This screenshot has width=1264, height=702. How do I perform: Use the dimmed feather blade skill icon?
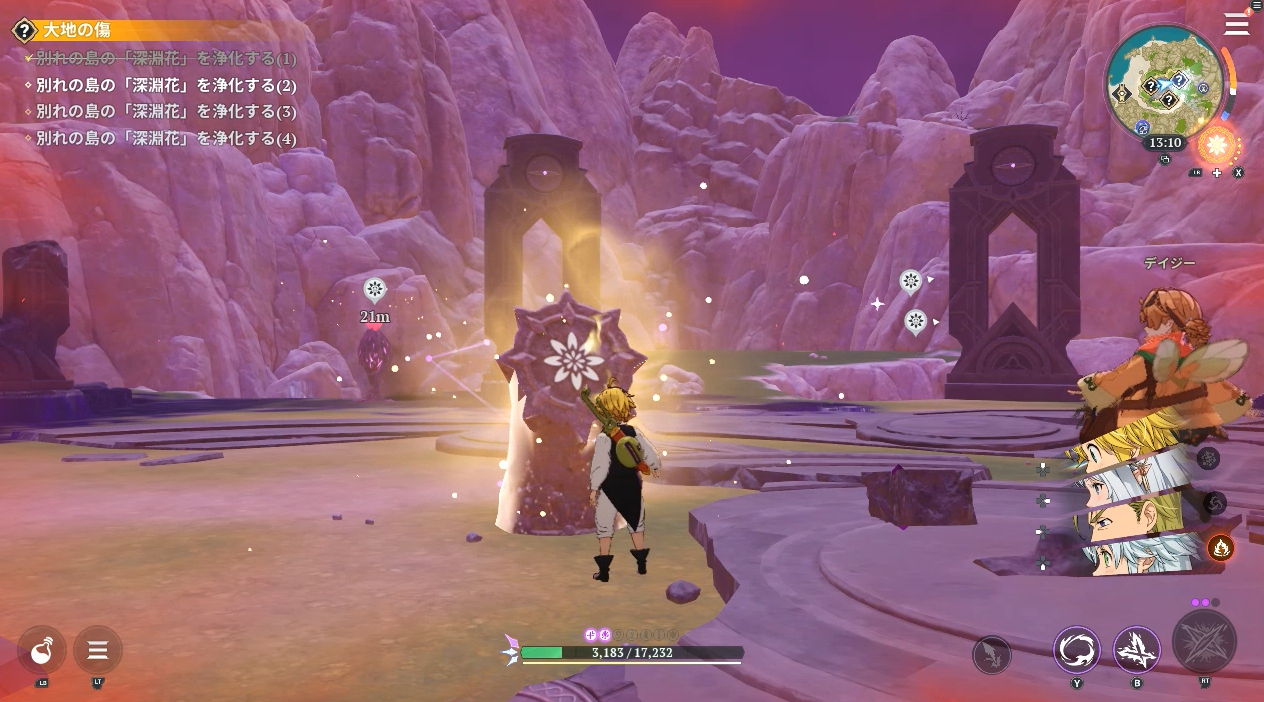992,655
